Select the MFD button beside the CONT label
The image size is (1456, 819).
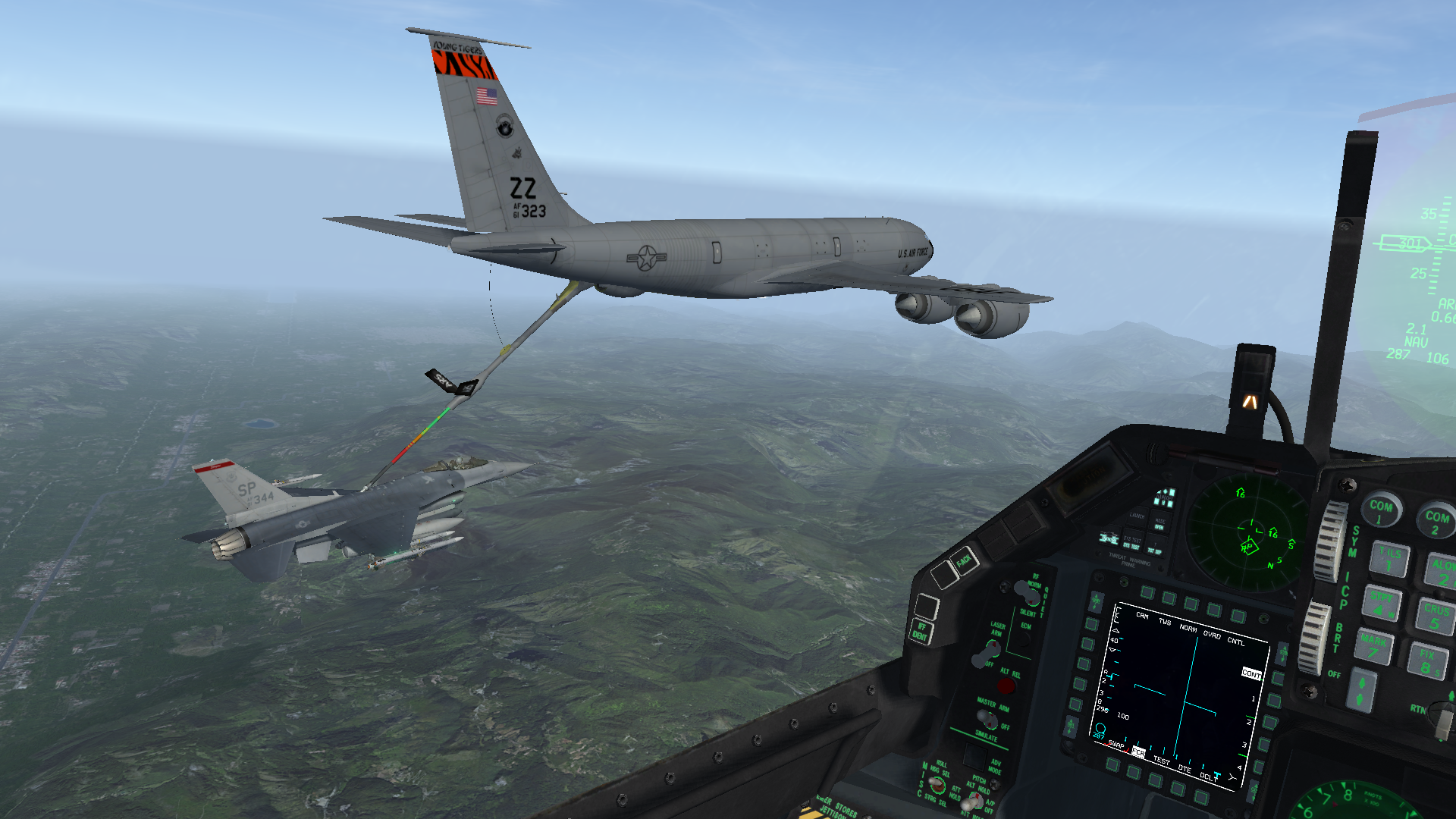click(x=1277, y=678)
